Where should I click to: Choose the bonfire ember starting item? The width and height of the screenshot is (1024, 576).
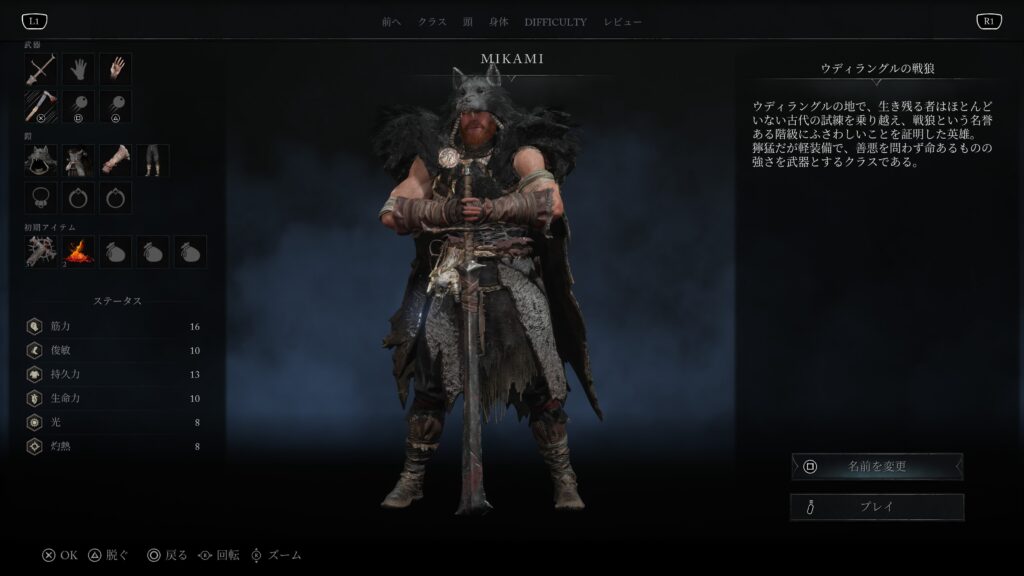pos(78,251)
